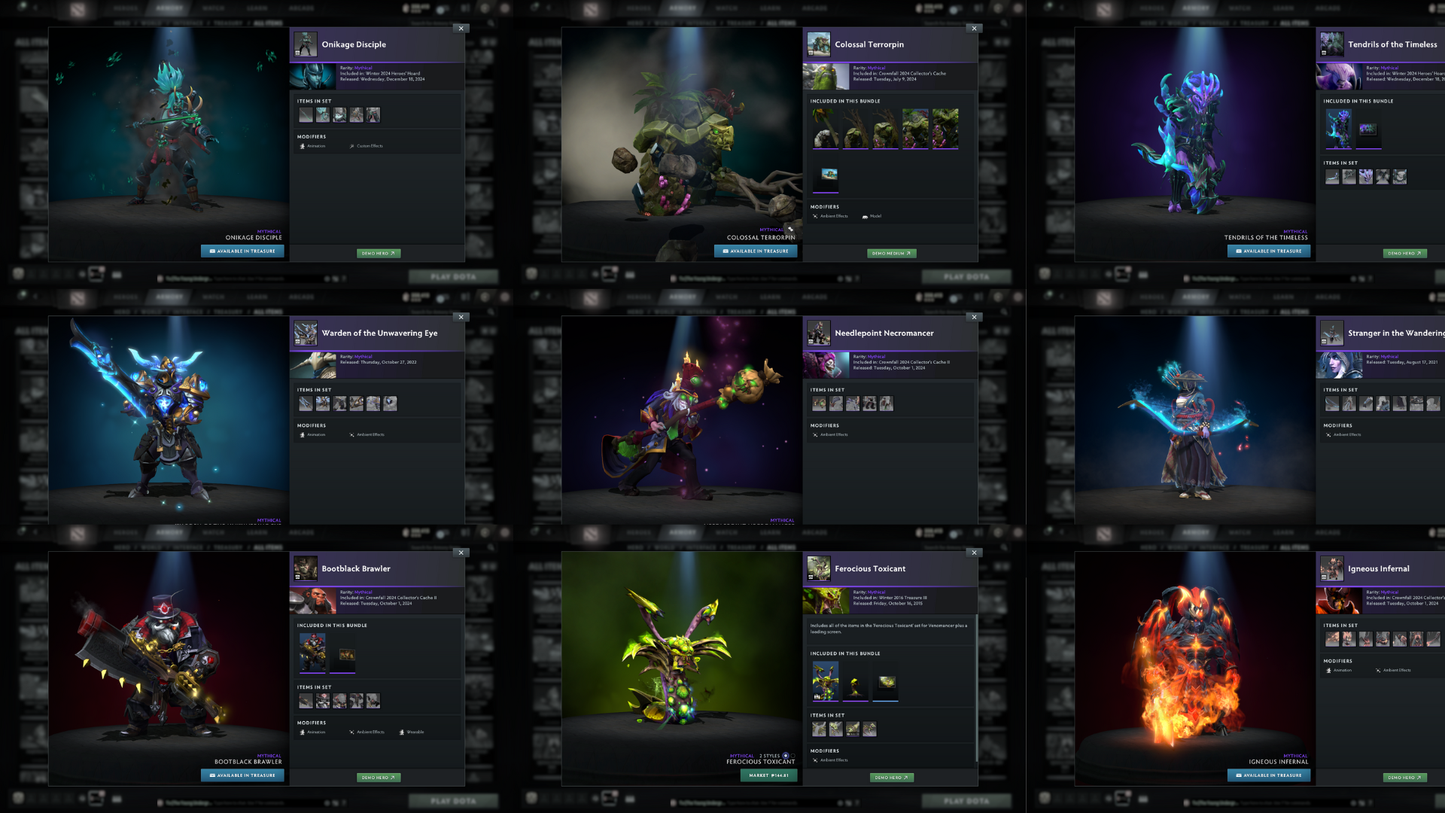Click the Animation modifier icon on Onikage Disciple
Image resolution: width=1445 pixels, height=813 pixels.
(302, 146)
